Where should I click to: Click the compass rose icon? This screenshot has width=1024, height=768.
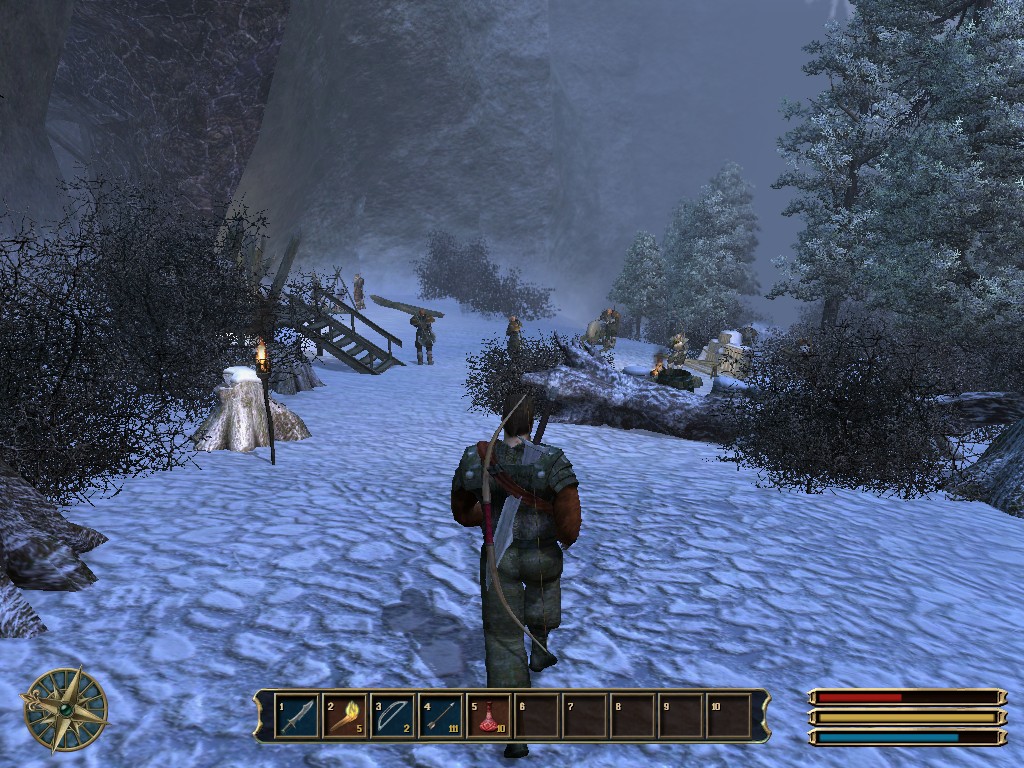tap(66, 709)
